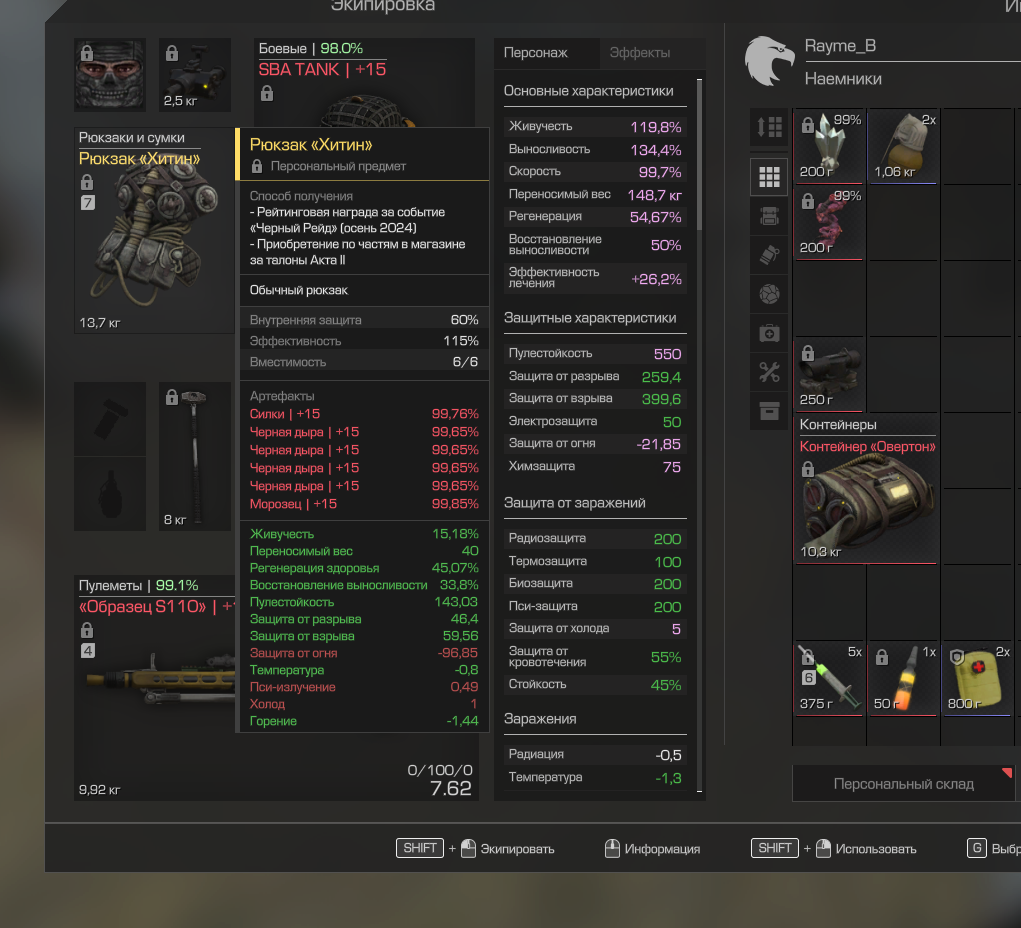Switch to the Эффекты tab
1021x928 pixels.
tap(640, 53)
